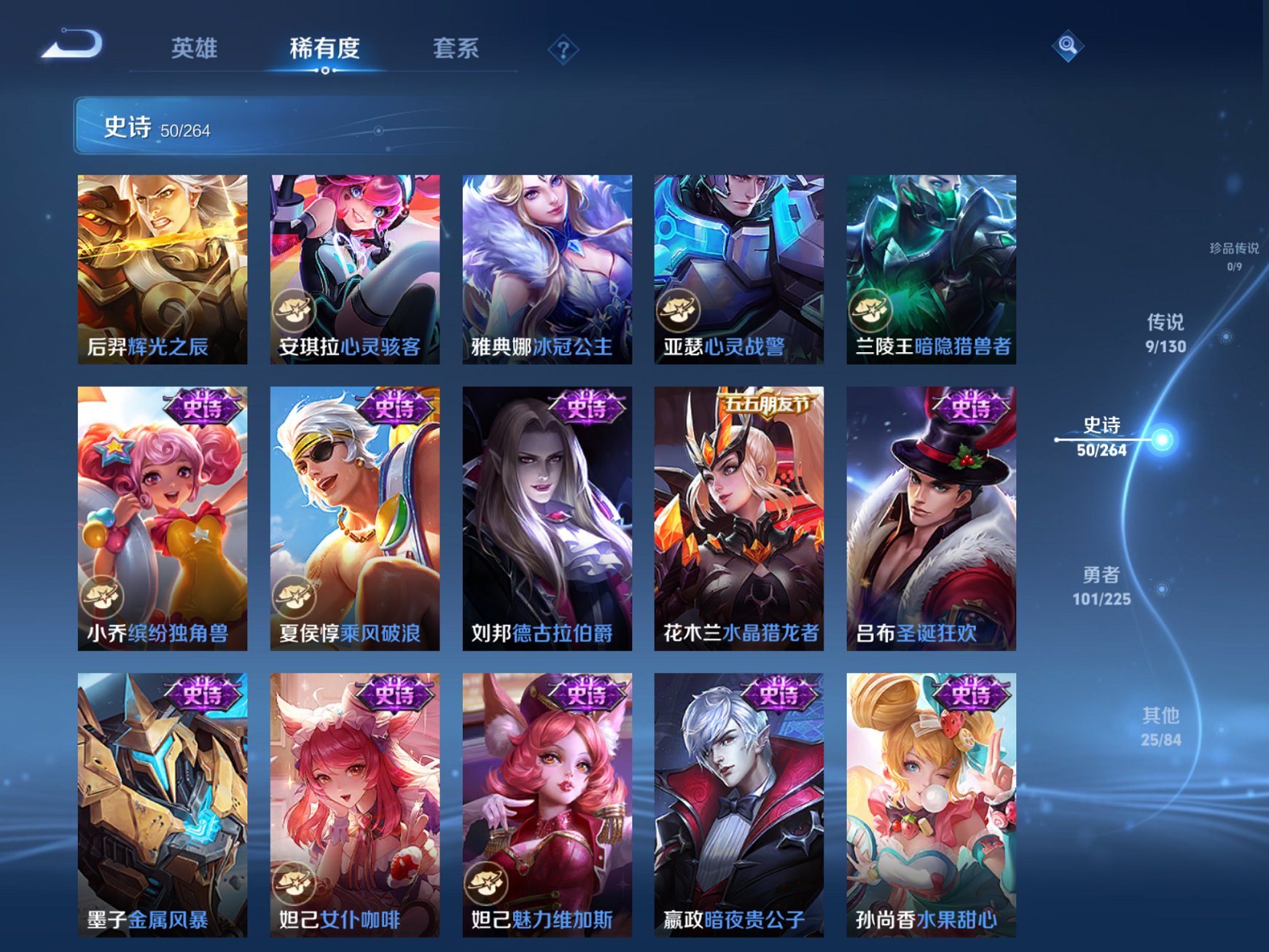
Task: Switch to the 英雄 tab
Action: tap(195, 46)
